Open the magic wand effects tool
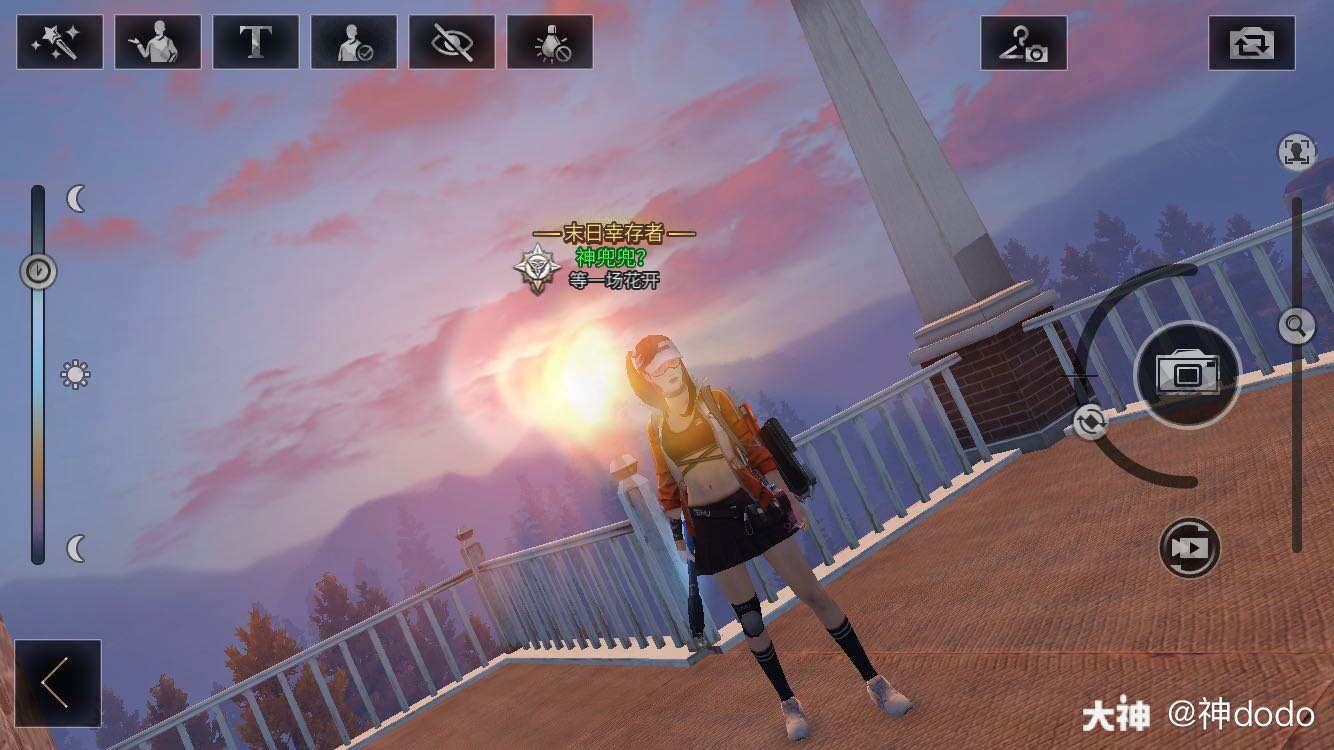This screenshot has height=750, width=1334. [59, 42]
